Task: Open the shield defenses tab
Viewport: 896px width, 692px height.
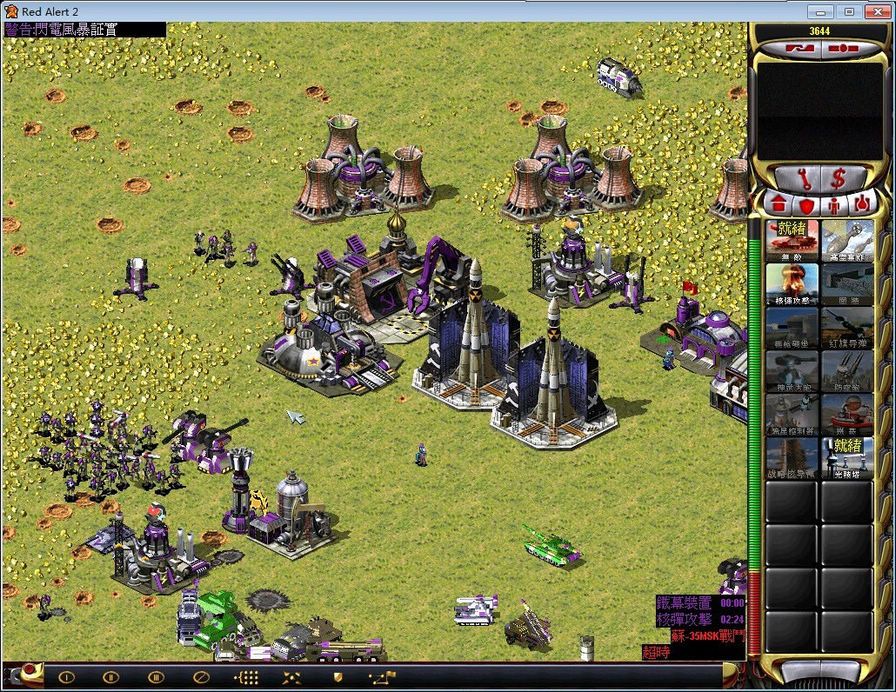Action: click(806, 205)
